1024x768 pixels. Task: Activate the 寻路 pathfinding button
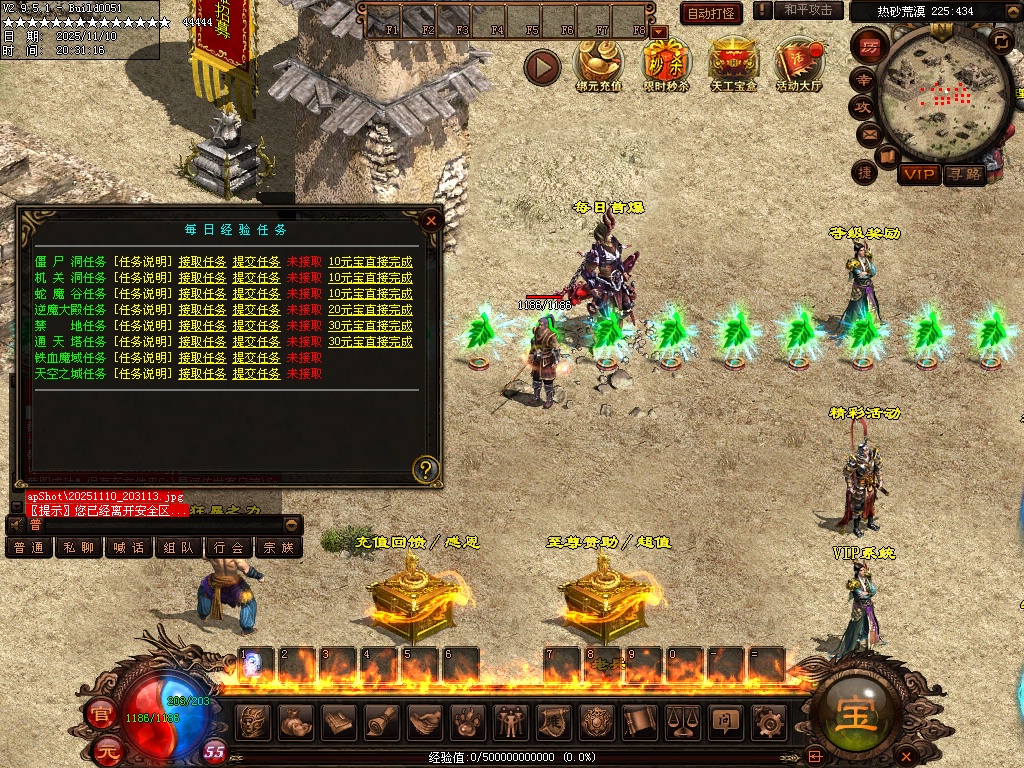coord(964,174)
